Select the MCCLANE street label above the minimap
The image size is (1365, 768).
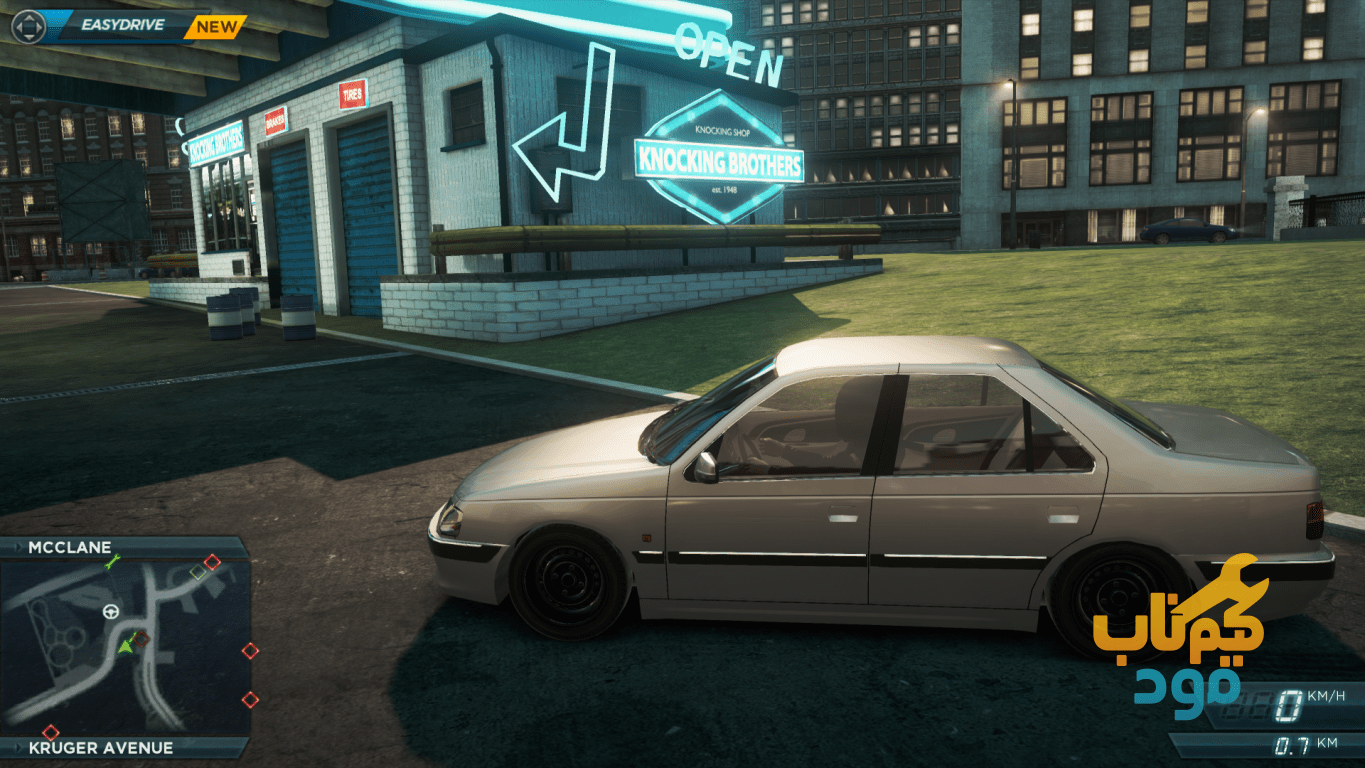(x=70, y=548)
